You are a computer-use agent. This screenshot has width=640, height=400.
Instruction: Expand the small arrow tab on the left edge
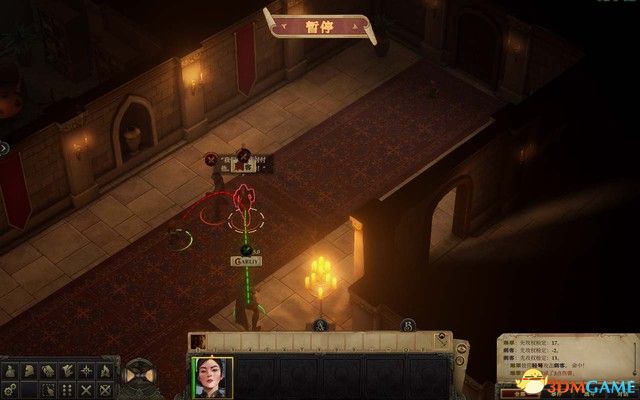tap(5, 147)
